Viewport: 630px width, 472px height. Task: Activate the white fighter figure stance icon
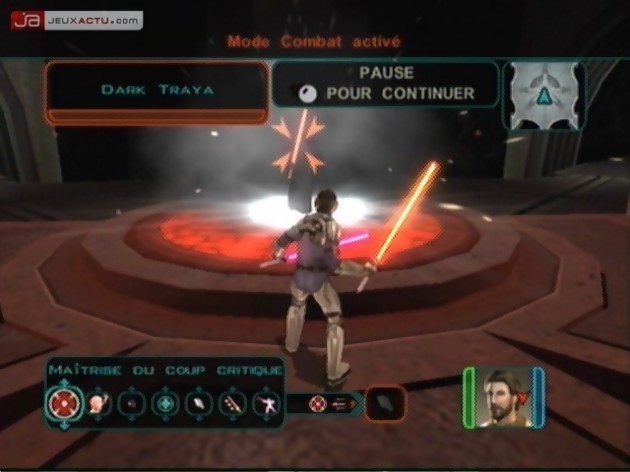coord(267,404)
